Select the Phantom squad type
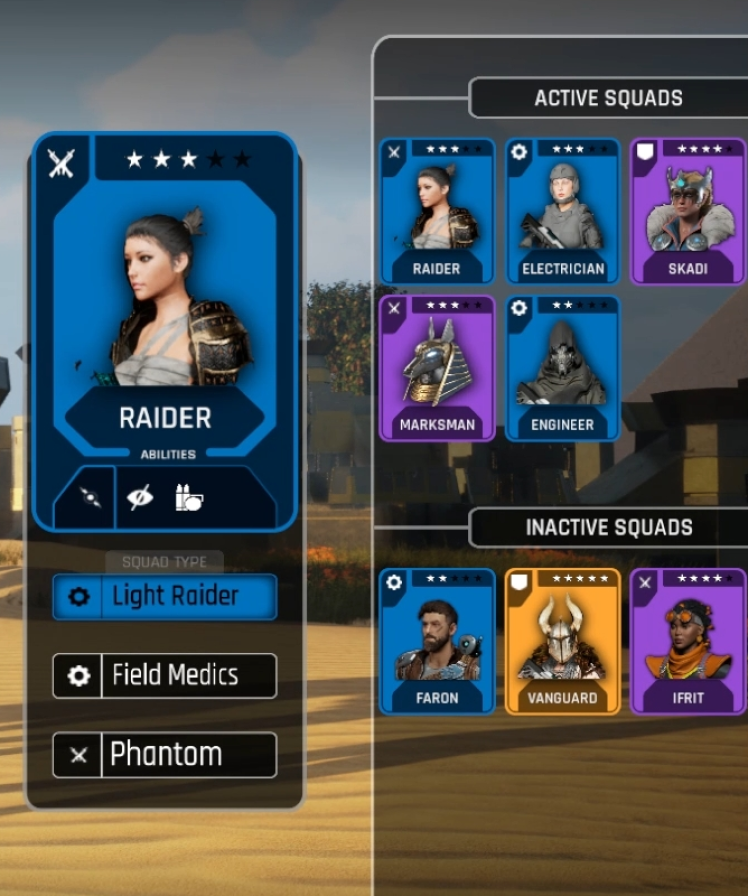748x896 pixels. [x=165, y=755]
